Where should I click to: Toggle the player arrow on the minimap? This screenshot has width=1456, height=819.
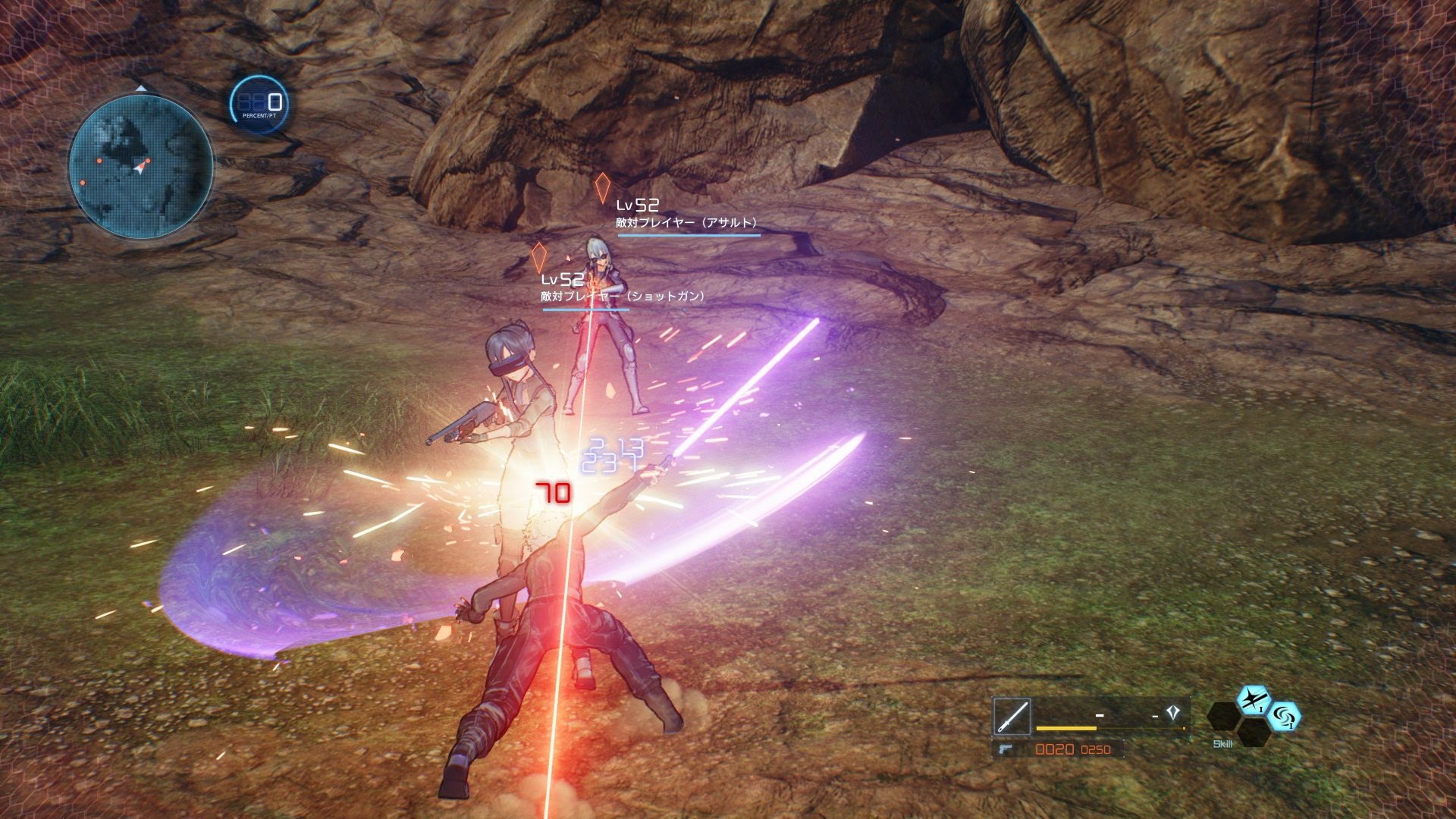coord(140,168)
